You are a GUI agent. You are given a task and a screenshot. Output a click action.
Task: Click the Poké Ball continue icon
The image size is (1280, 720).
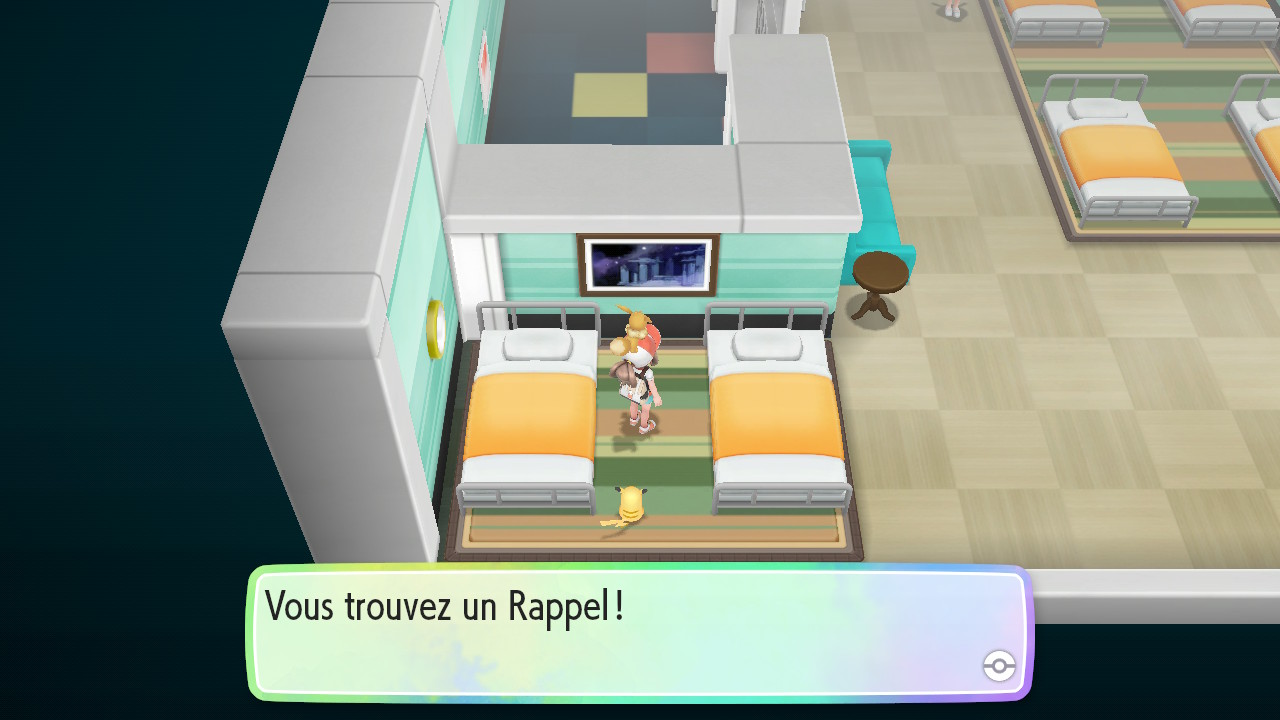click(999, 665)
